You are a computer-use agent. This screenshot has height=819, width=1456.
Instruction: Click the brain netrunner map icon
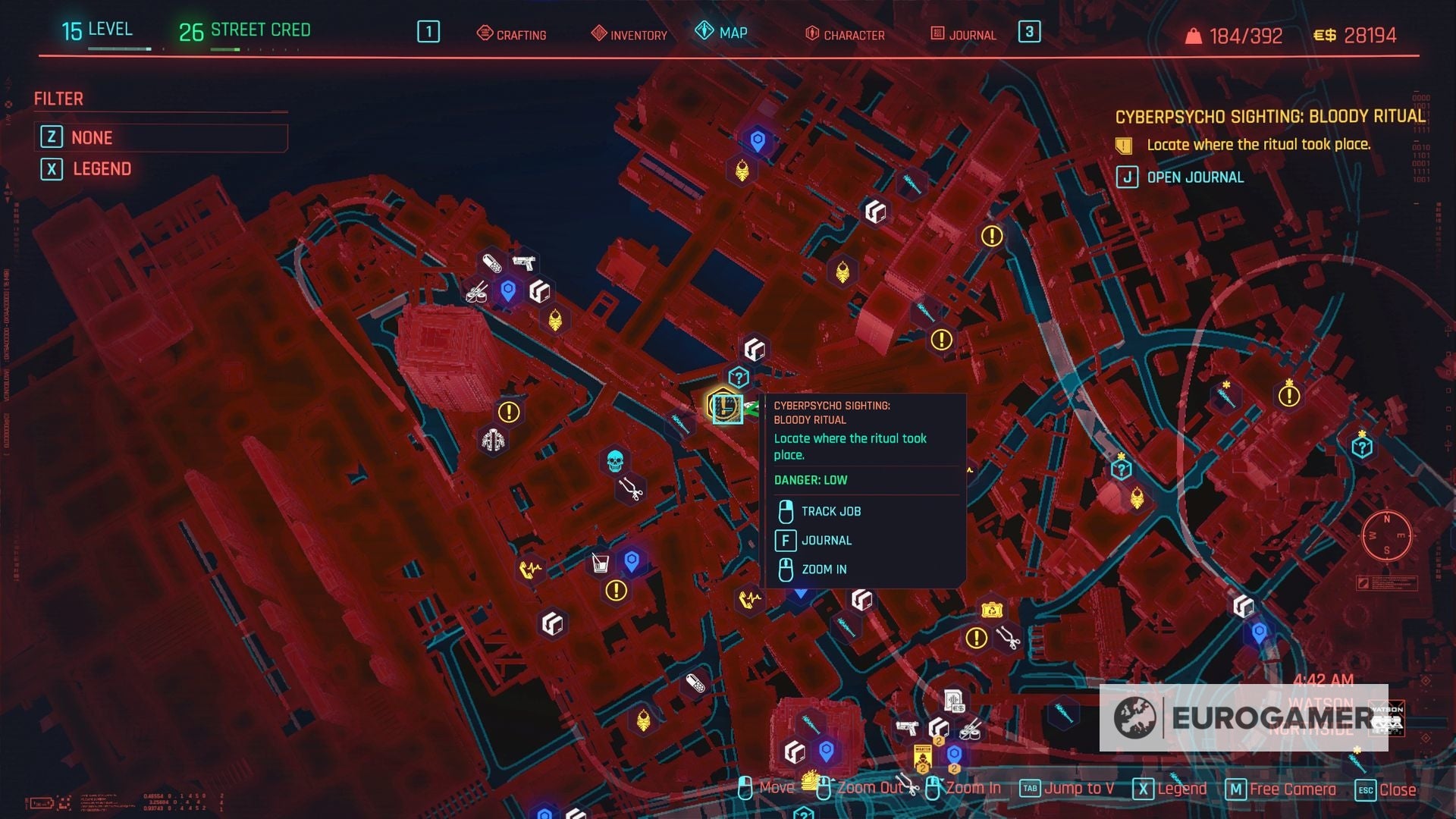tap(493, 438)
